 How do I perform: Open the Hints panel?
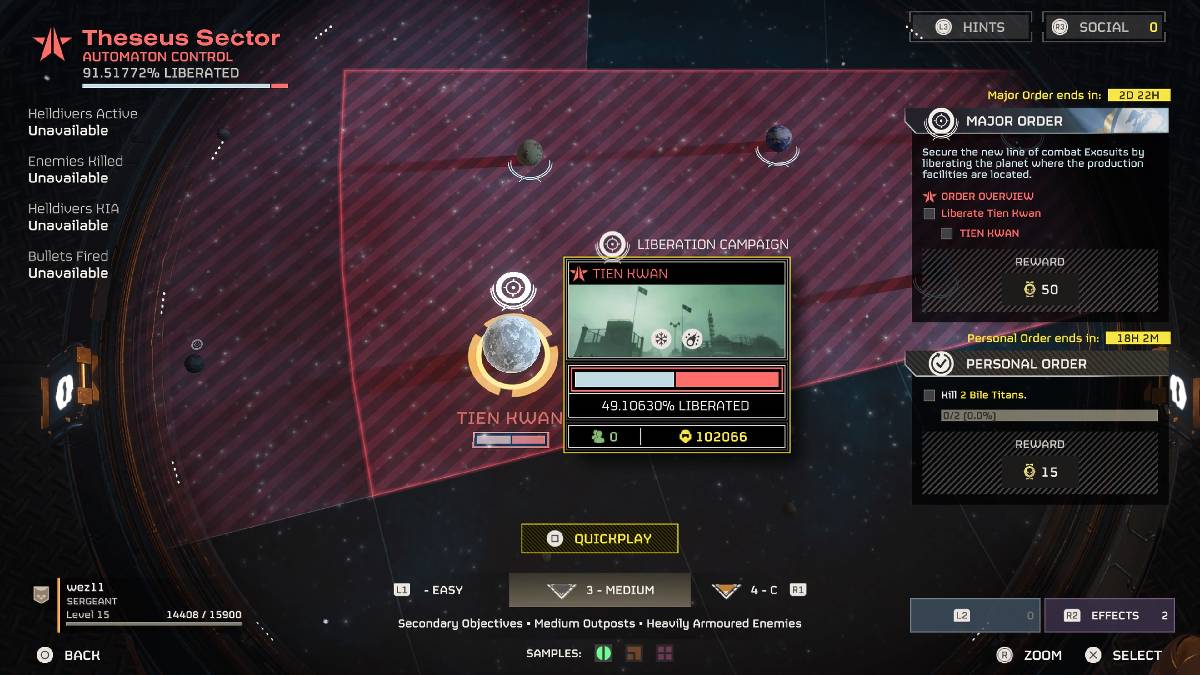969,27
